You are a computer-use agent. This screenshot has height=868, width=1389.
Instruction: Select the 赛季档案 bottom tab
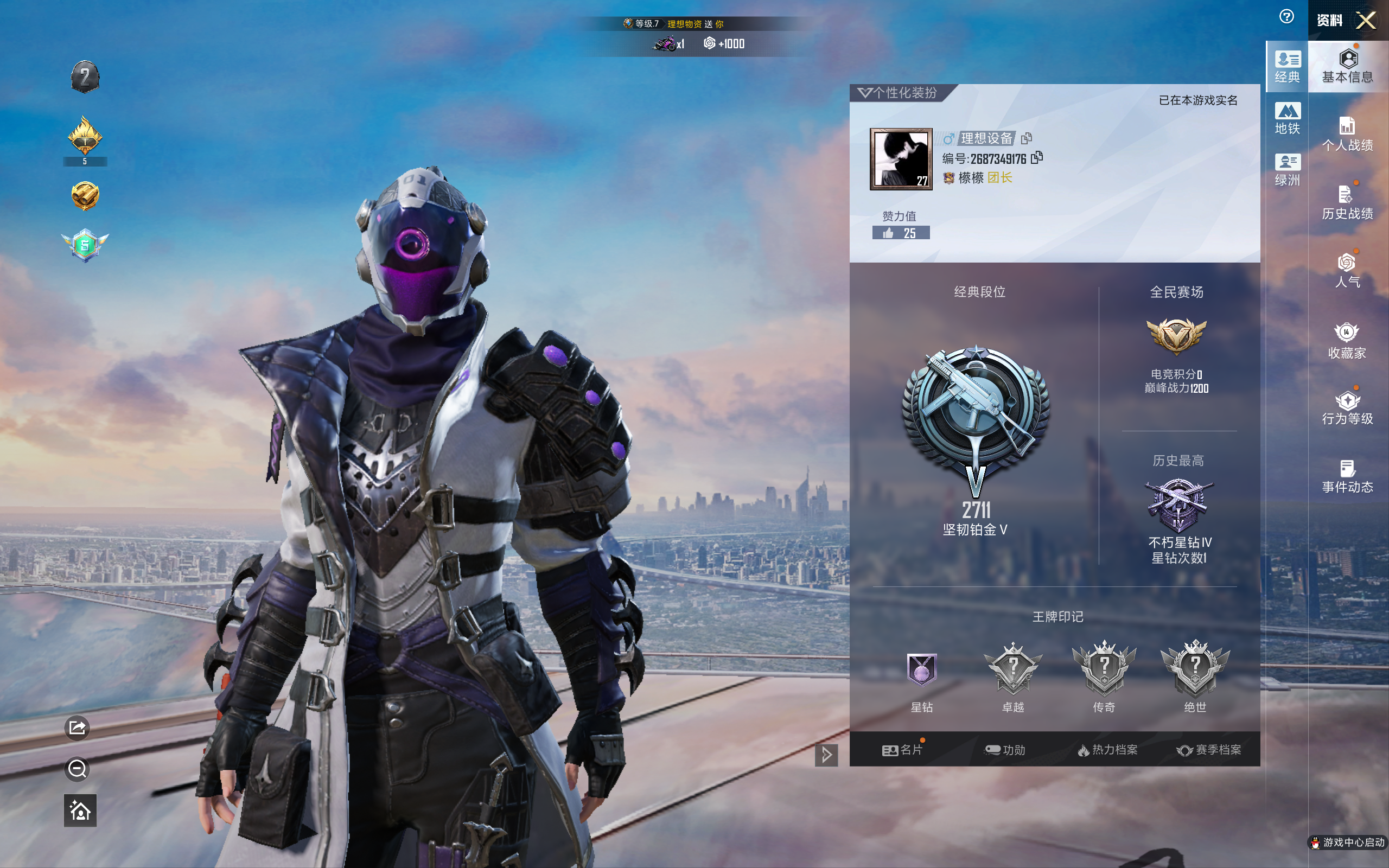click(1209, 750)
